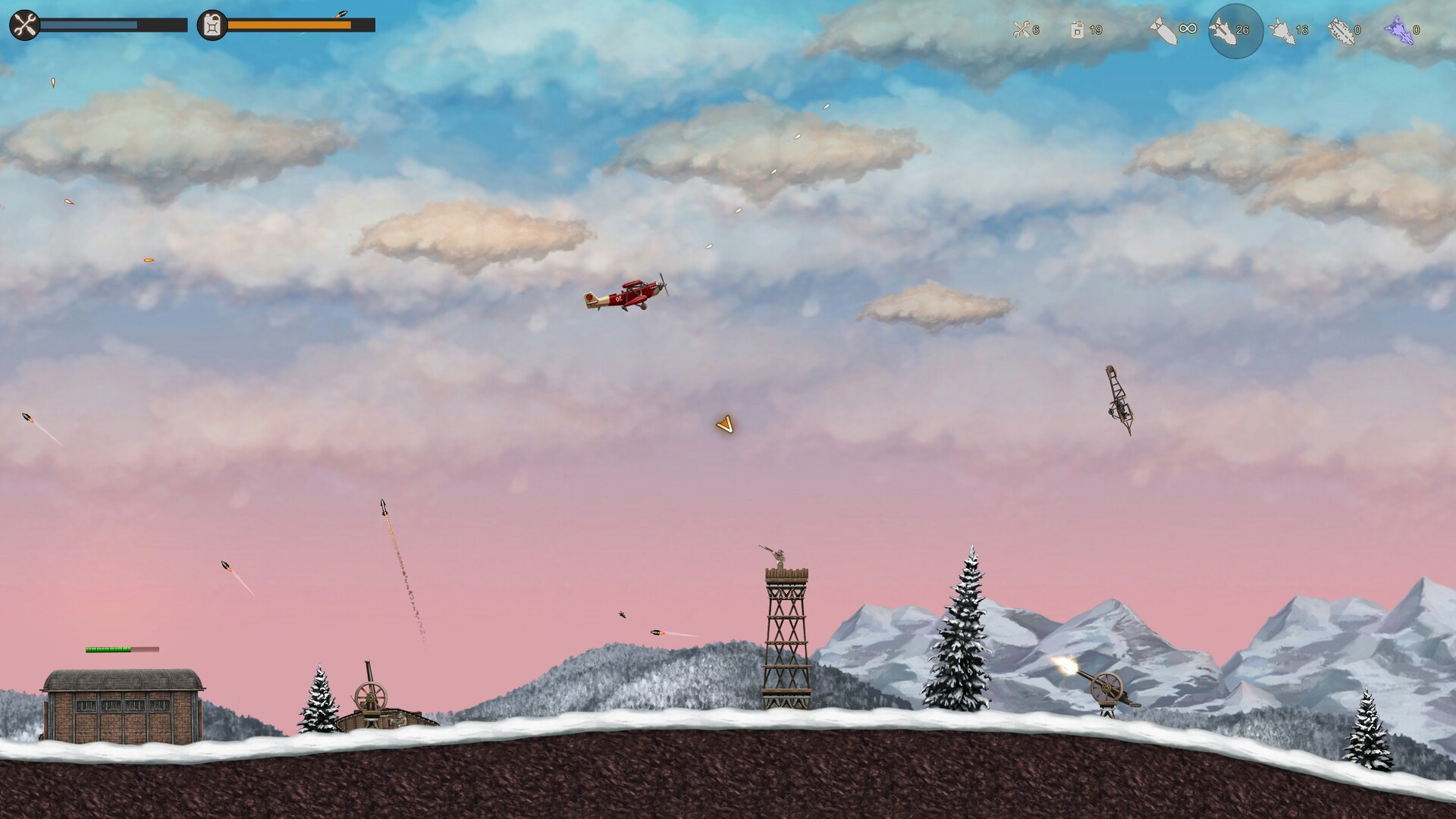
Task: Choose the highlighted rocket weapon showing 26
Action: tap(1225, 30)
